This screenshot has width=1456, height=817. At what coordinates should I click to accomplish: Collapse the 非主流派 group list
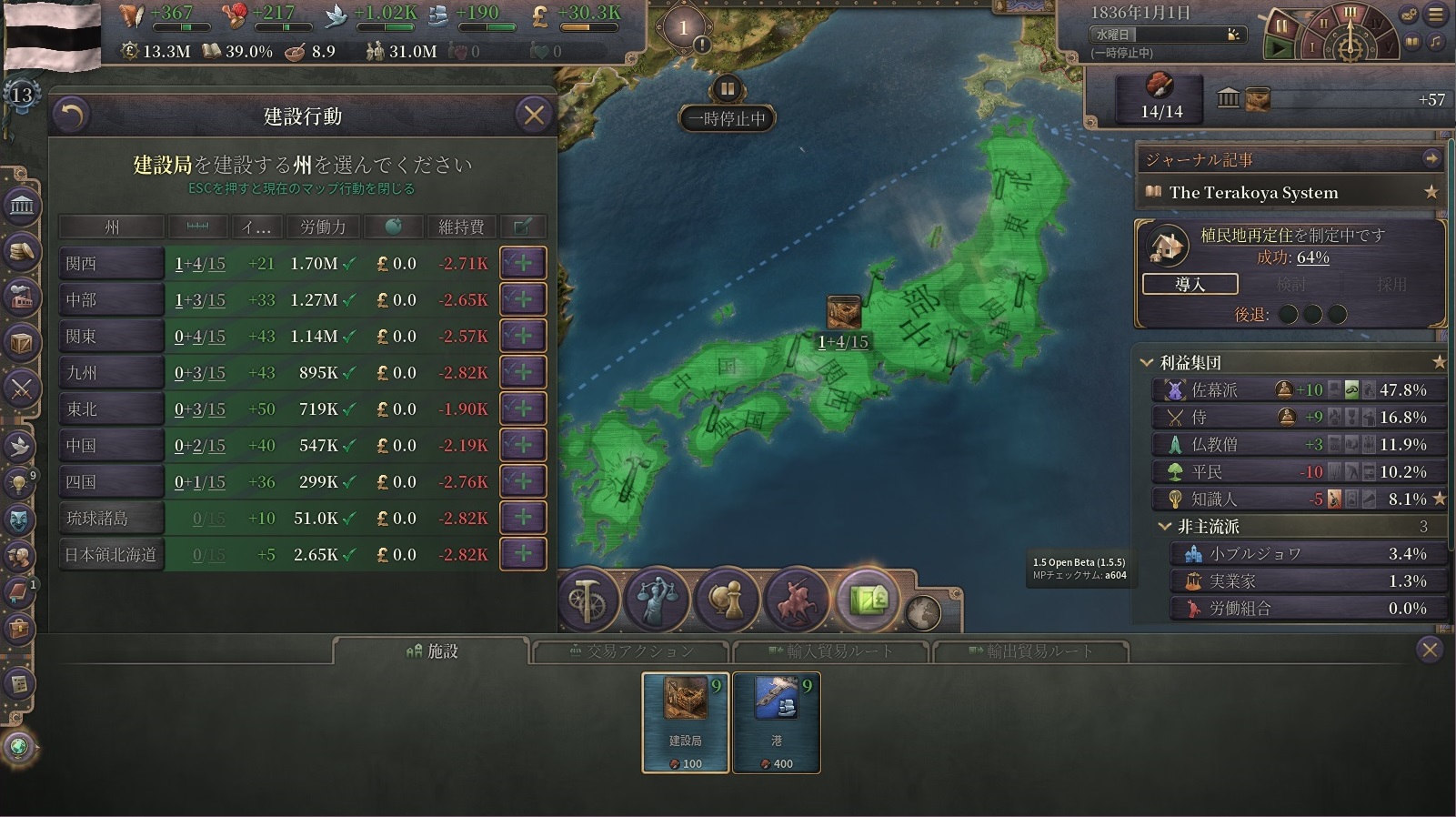[x=1164, y=527]
